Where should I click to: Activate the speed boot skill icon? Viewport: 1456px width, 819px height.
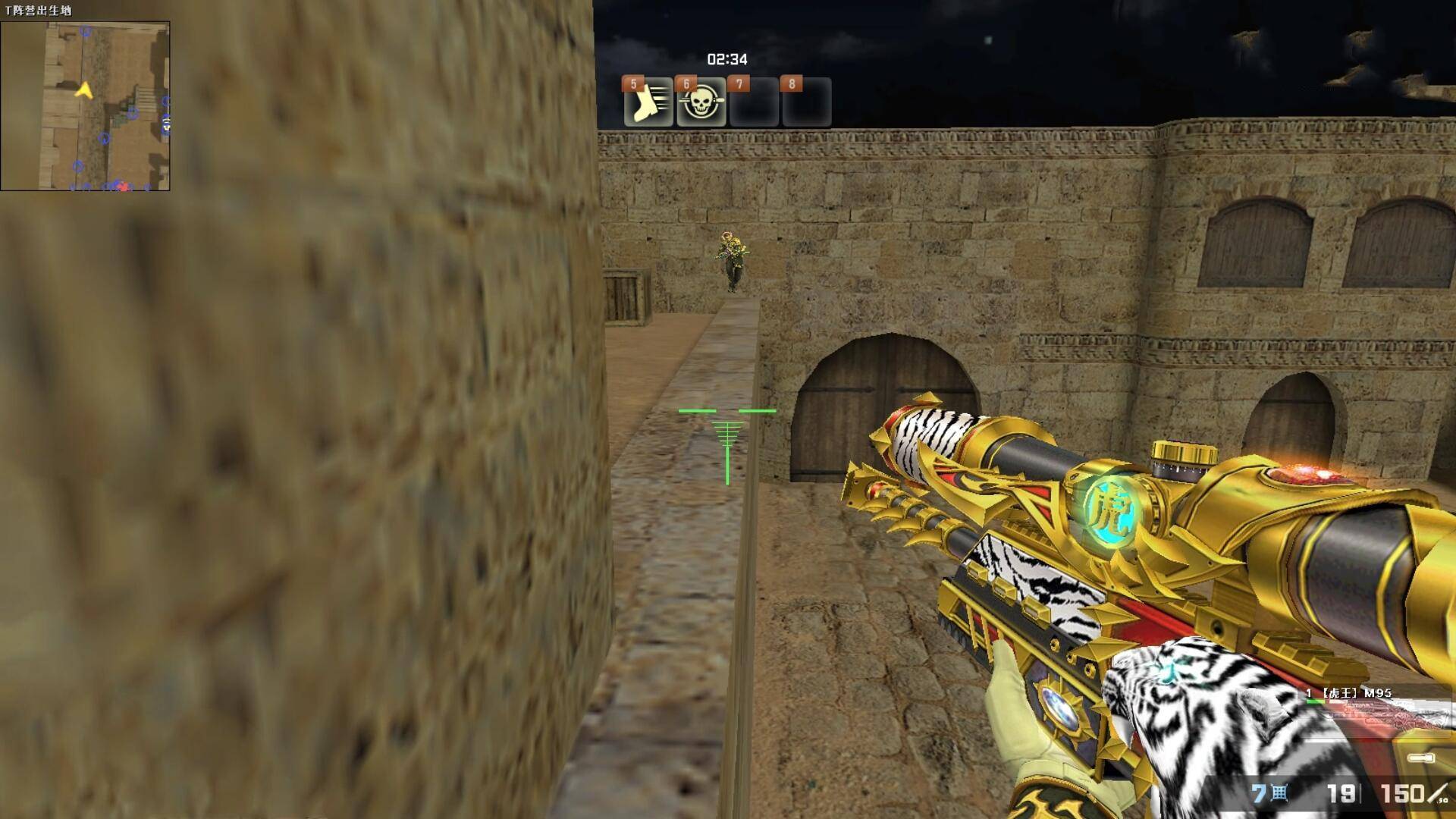click(648, 102)
